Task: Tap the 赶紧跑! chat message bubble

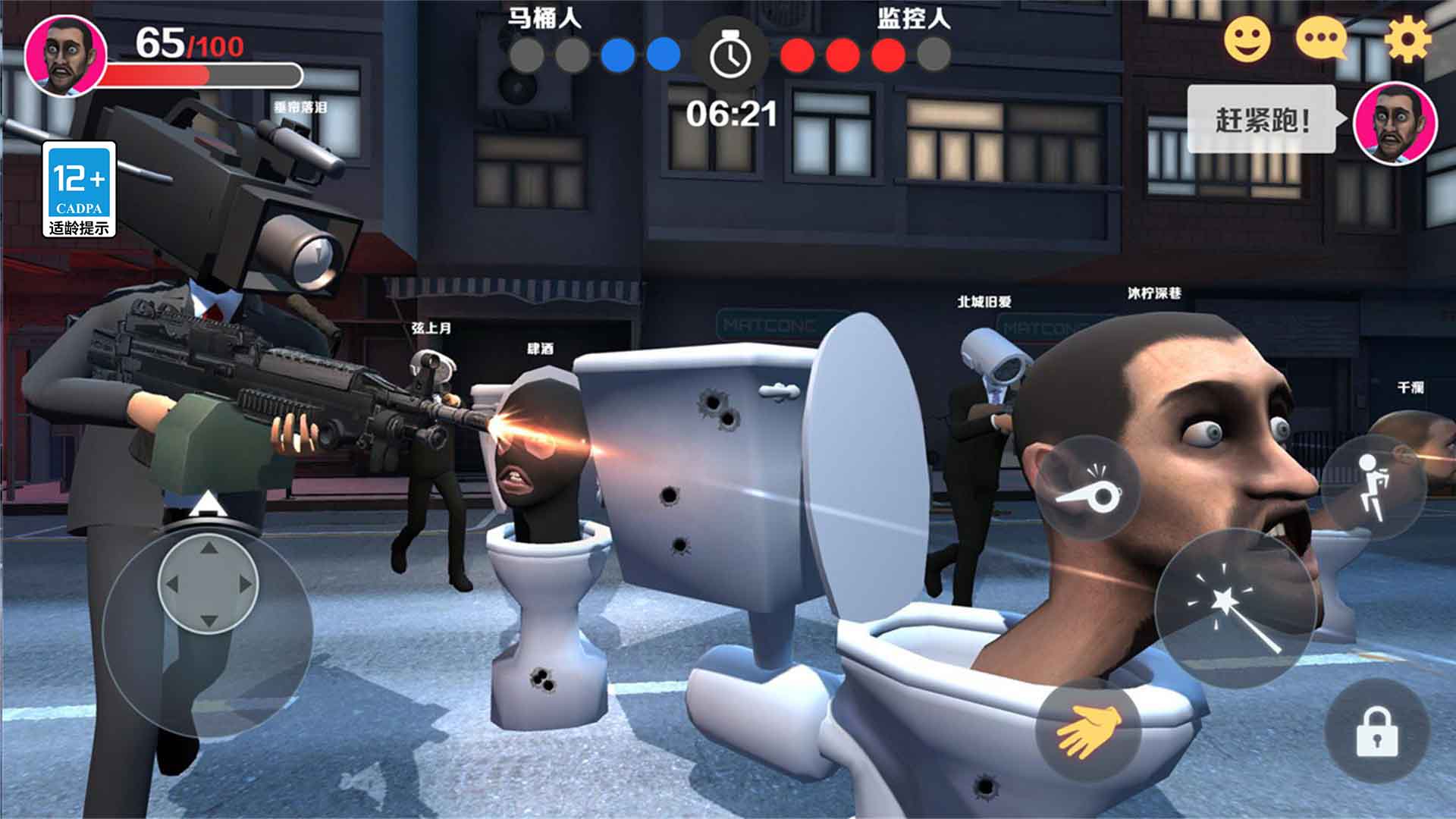Action: tap(1262, 120)
